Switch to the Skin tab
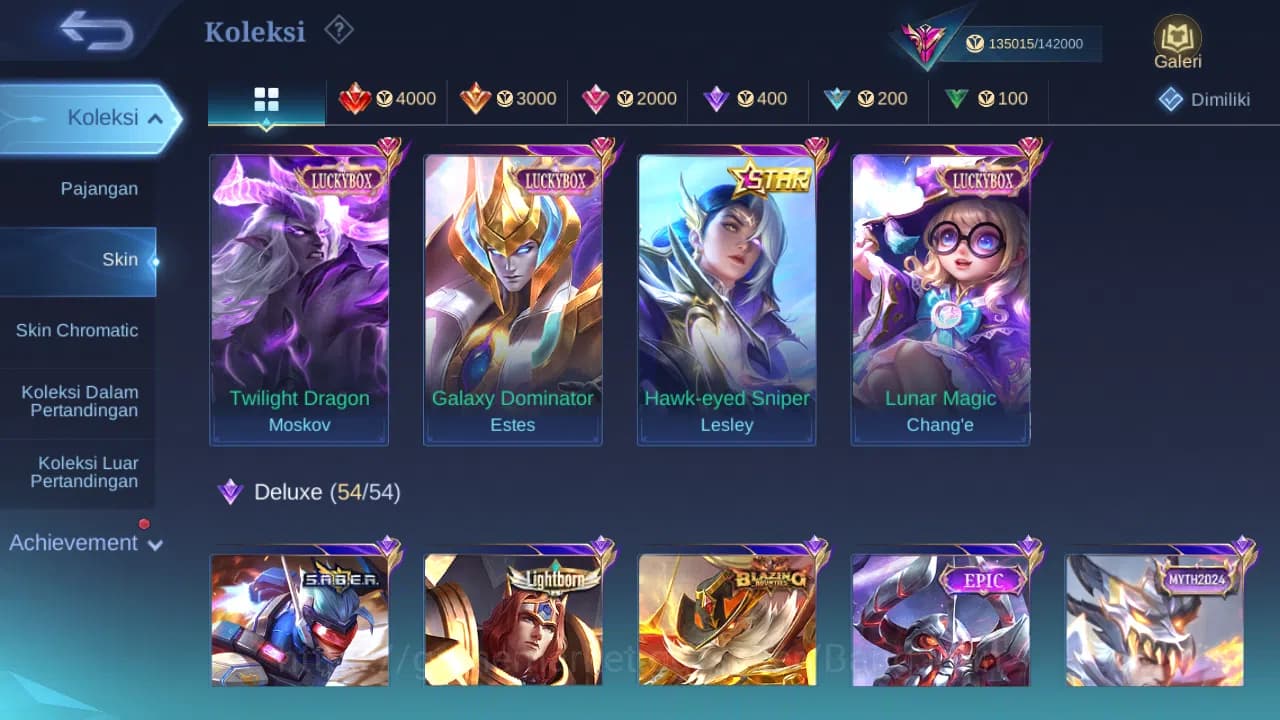The image size is (1280, 720). (120, 259)
